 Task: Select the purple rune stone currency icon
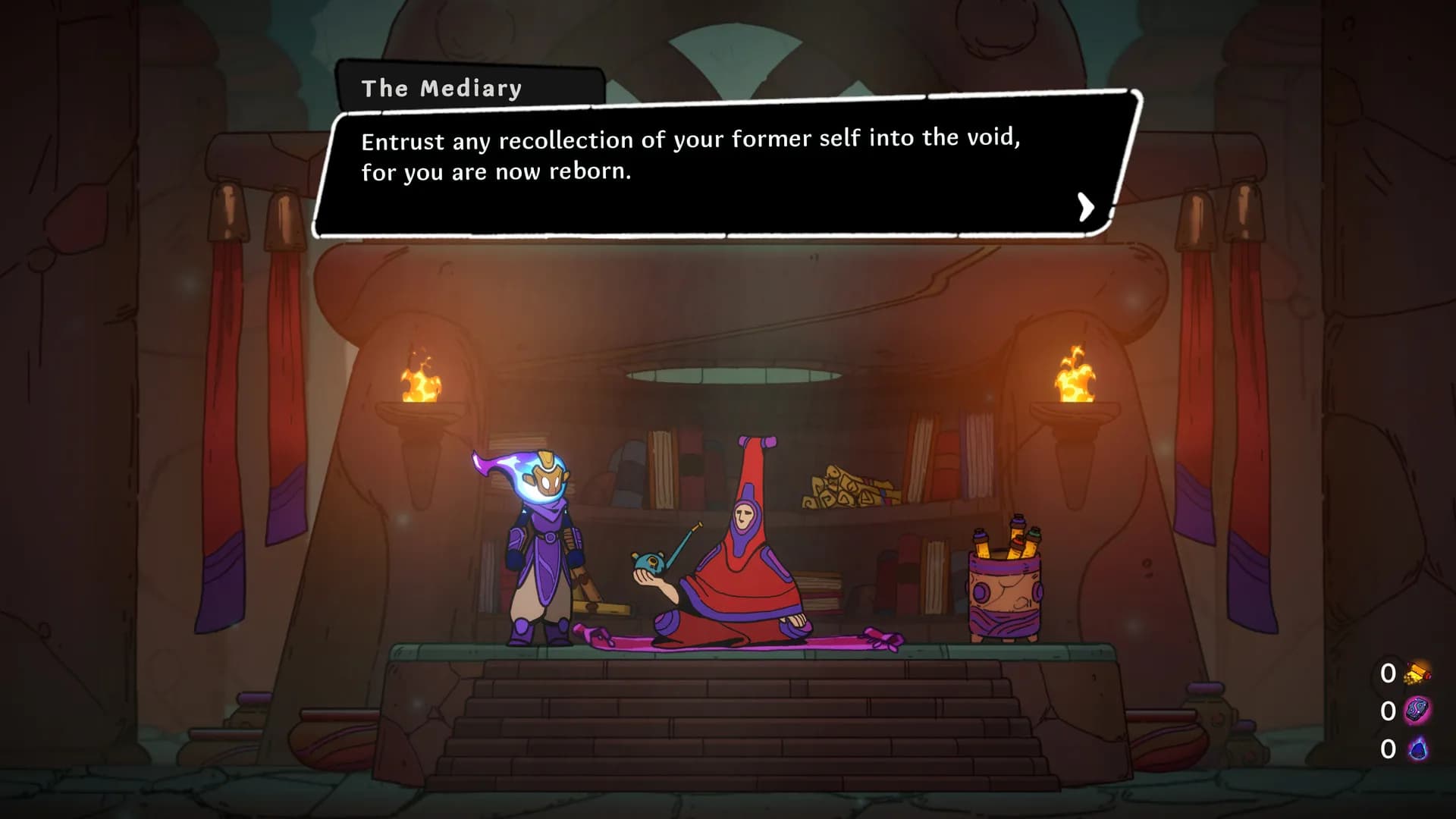pos(1417,711)
